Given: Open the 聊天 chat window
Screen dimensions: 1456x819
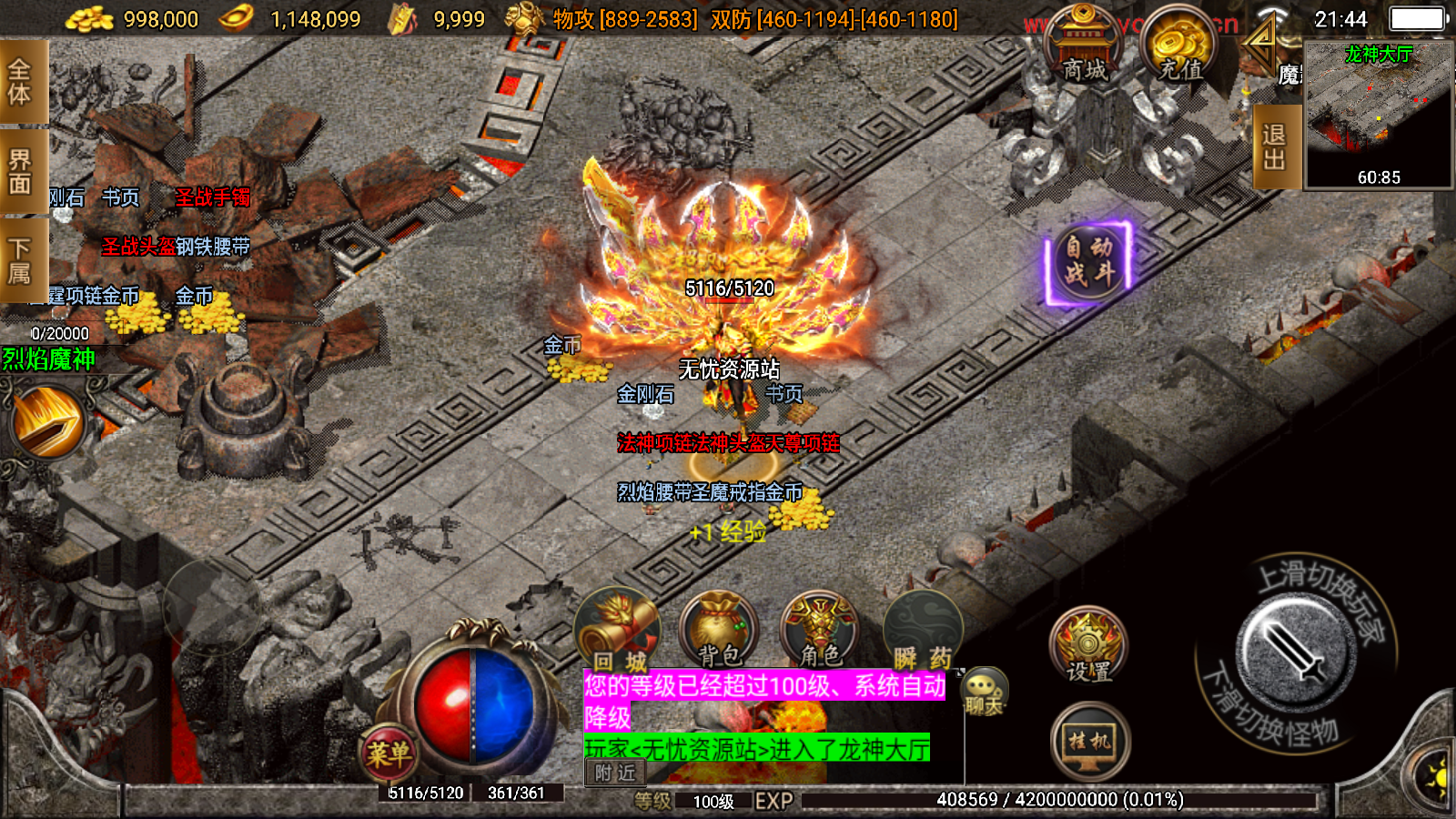Looking at the screenshot, I should [x=984, y=692].
